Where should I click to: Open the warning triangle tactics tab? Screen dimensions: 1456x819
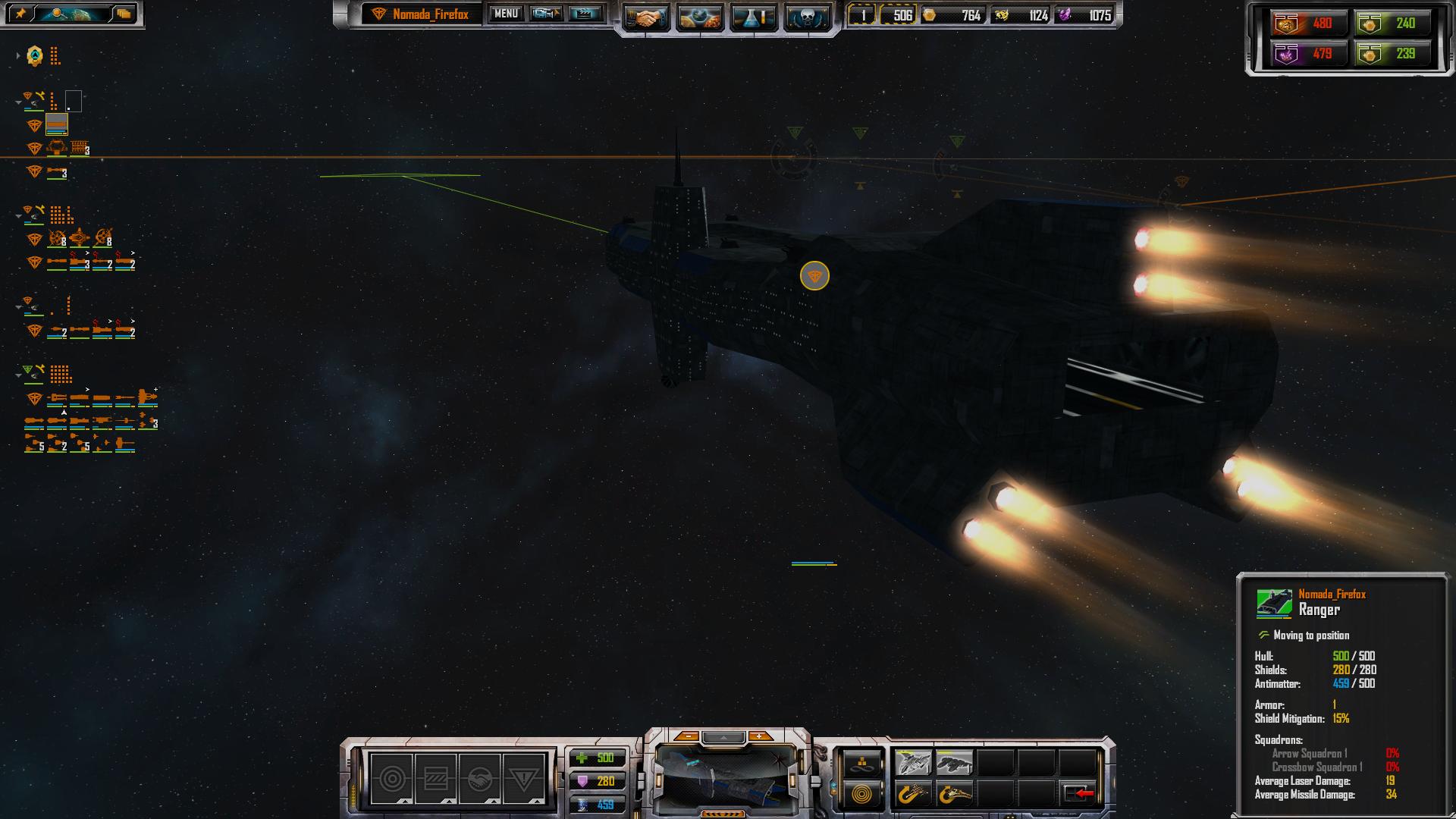523,778
